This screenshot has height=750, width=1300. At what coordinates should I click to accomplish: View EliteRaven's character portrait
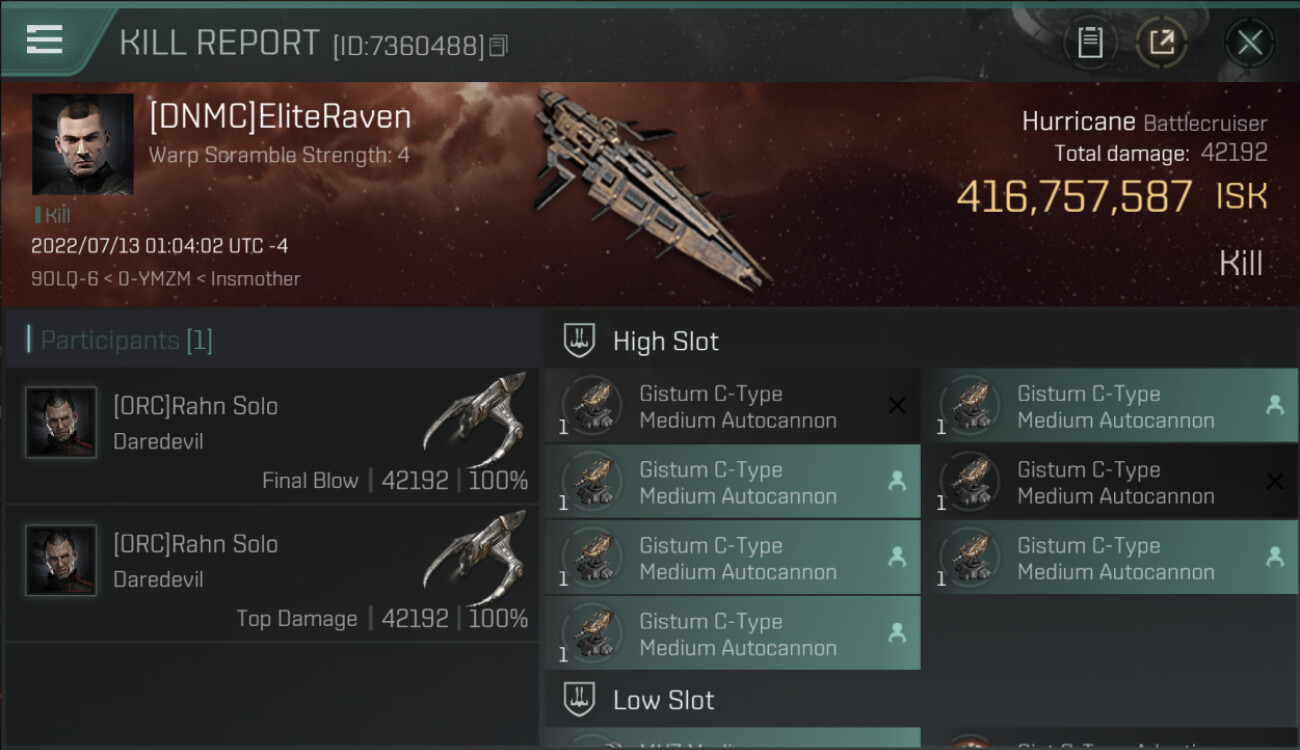click(82, 144)
